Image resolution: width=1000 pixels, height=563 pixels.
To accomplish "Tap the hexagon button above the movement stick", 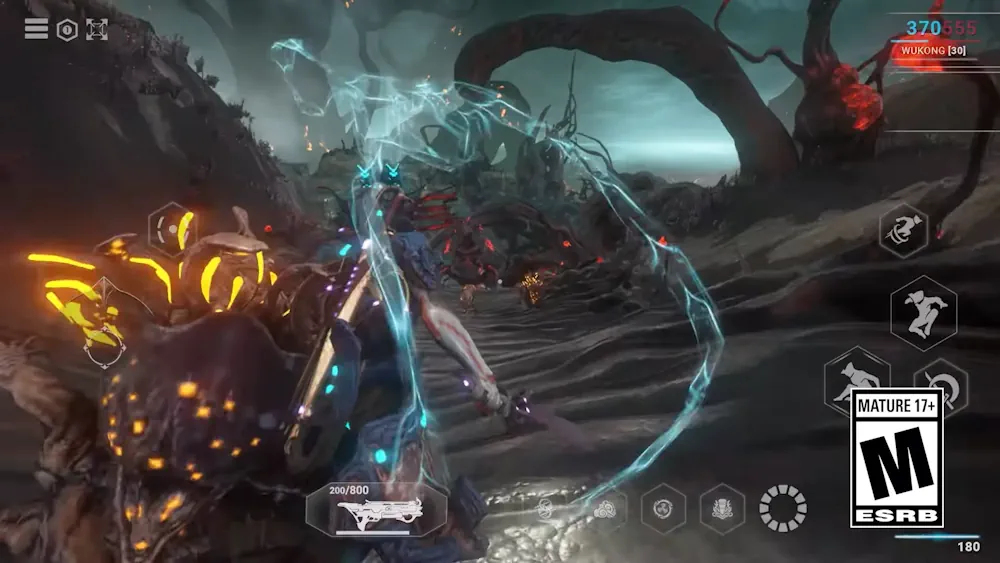I will coord(172,229).
